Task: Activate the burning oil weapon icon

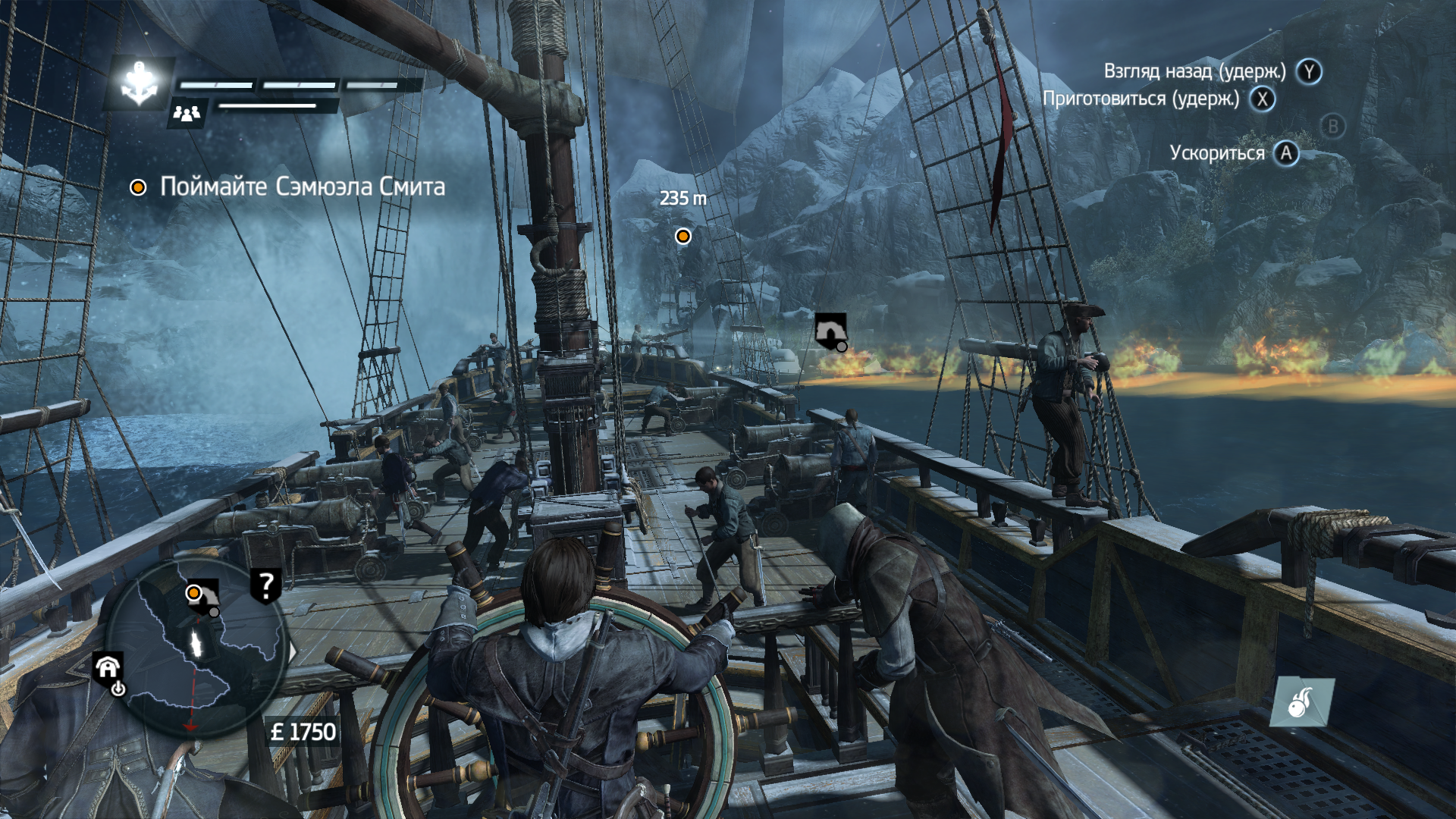Action: click(1301, 702)
